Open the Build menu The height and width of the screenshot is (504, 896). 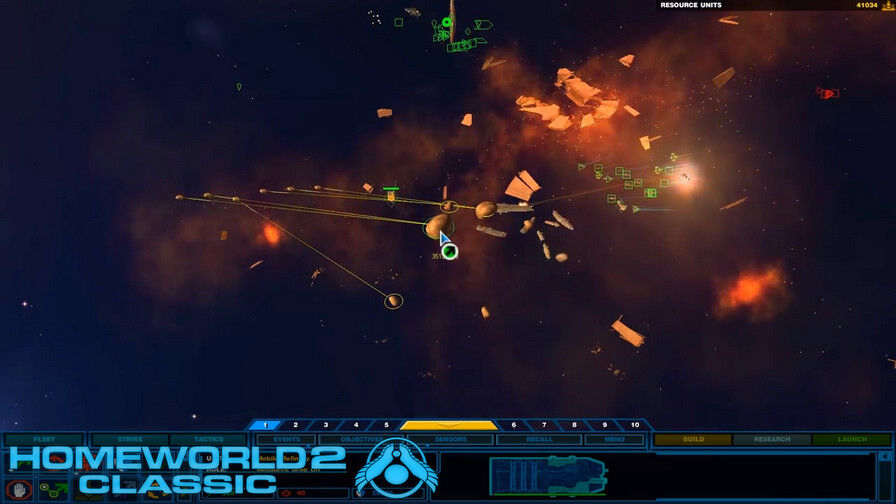coord(693,439)
